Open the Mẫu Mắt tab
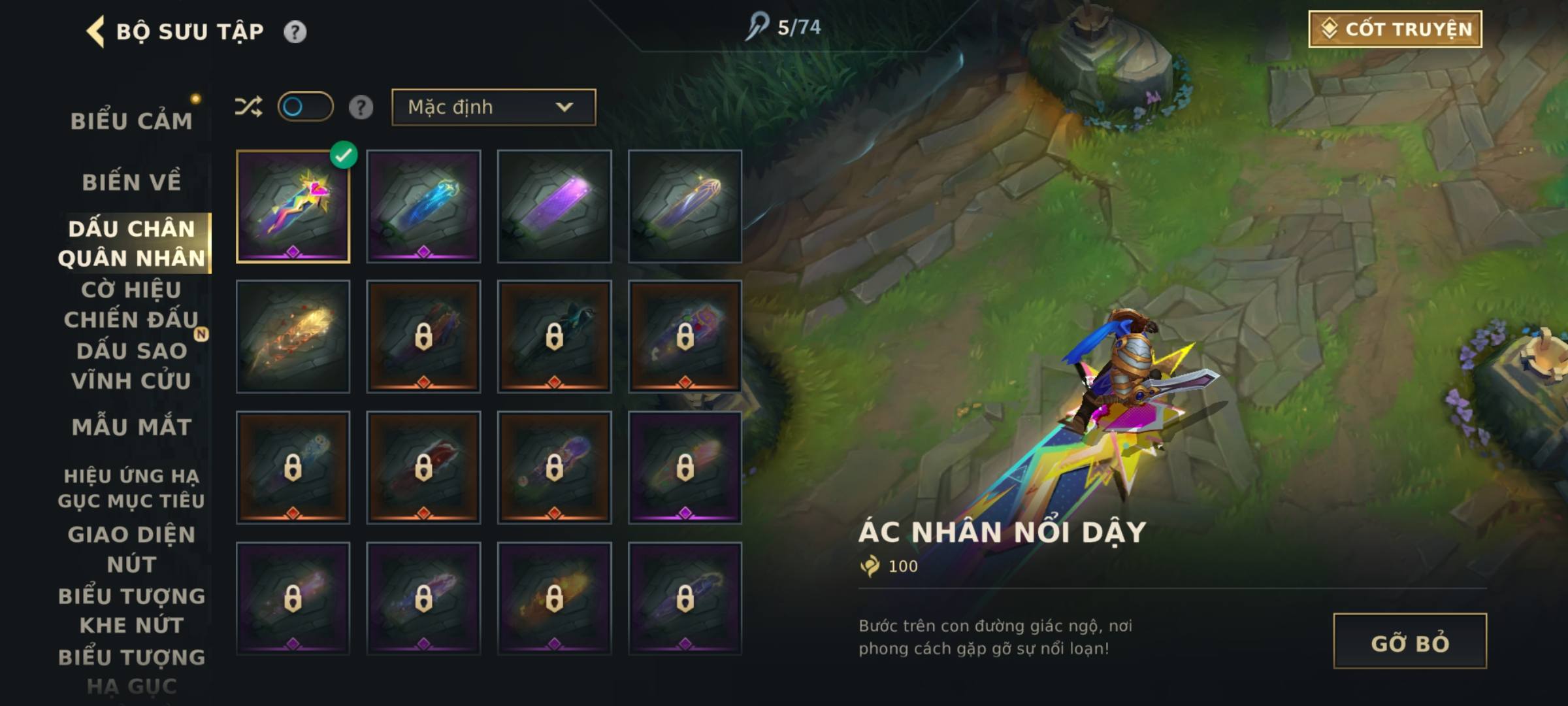Screen dimensions: 1568x706 pyautogui.click(x=131, y=427)
